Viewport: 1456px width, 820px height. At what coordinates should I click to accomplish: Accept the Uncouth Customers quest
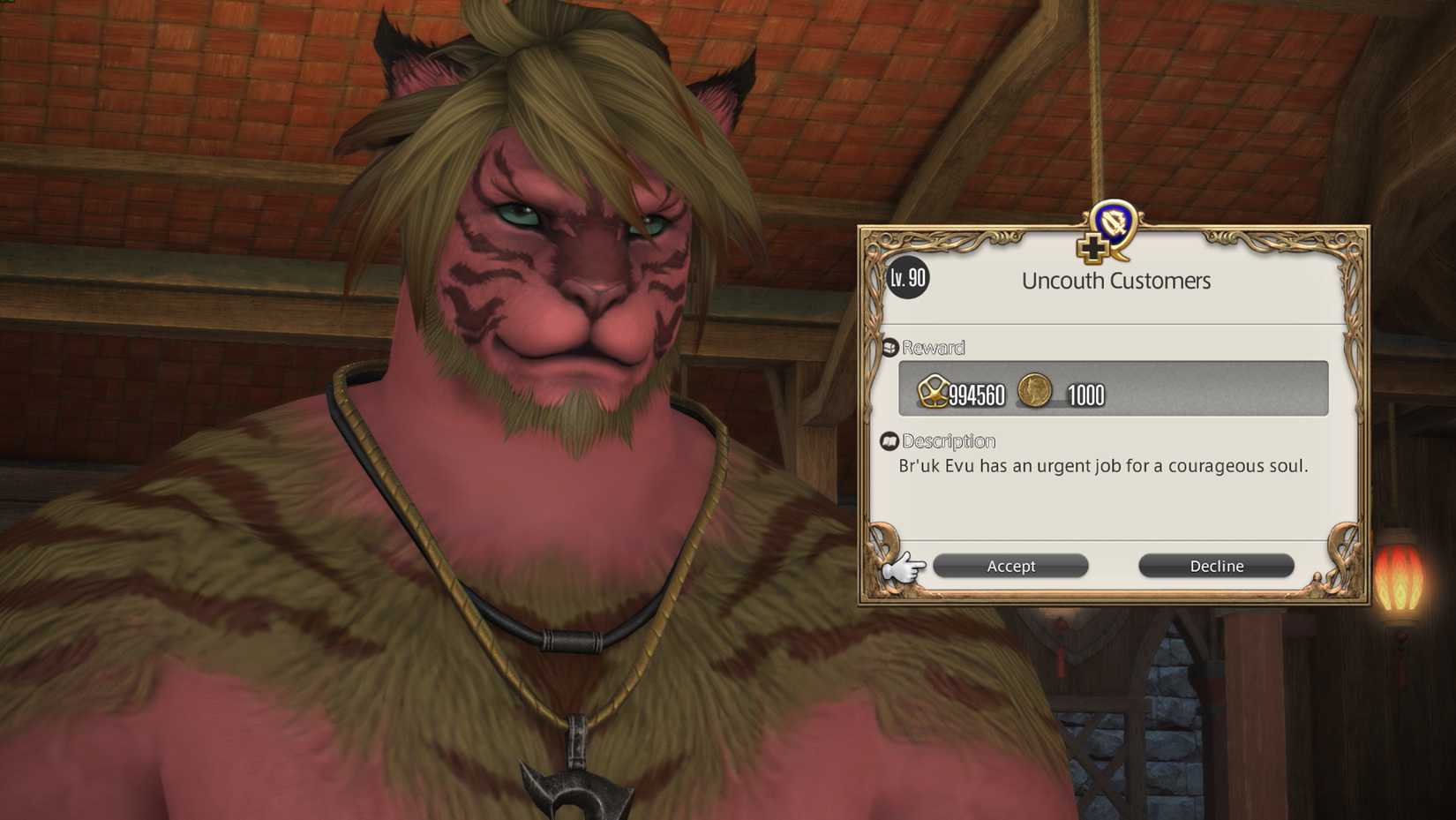point(1009,566)
